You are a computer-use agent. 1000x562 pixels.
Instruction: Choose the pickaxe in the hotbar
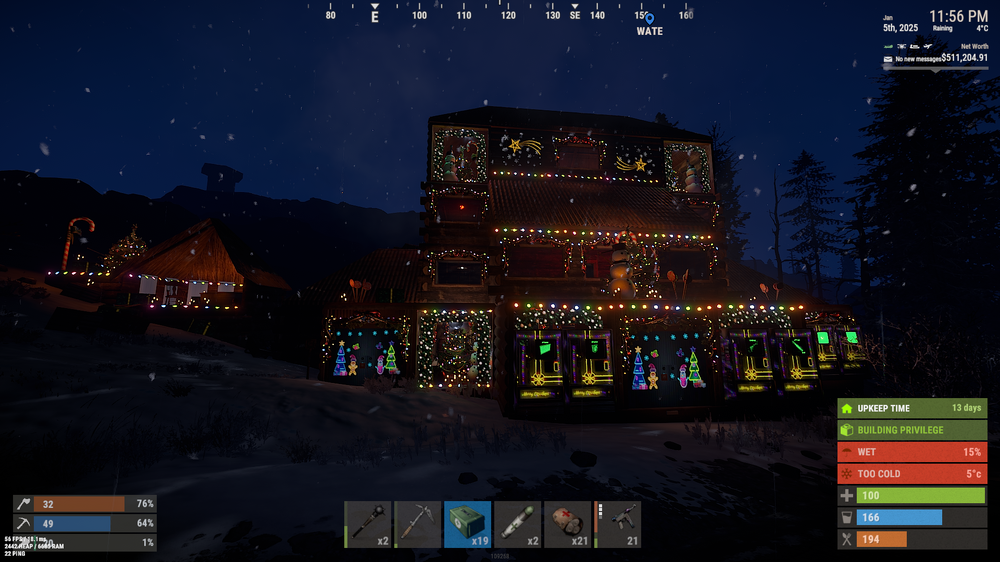(x=418, y=524)
